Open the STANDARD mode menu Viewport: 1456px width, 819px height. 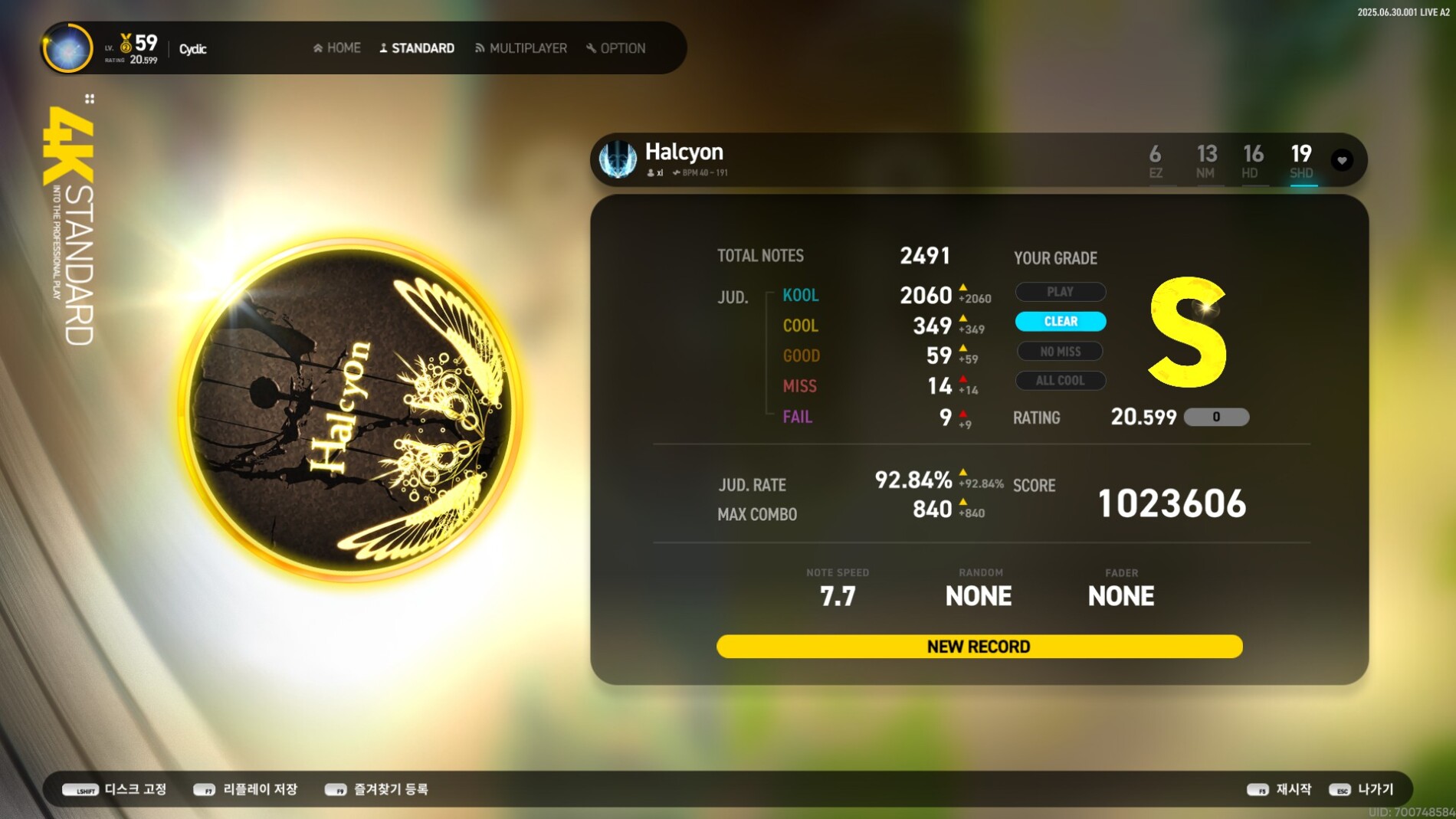(417, 48)
